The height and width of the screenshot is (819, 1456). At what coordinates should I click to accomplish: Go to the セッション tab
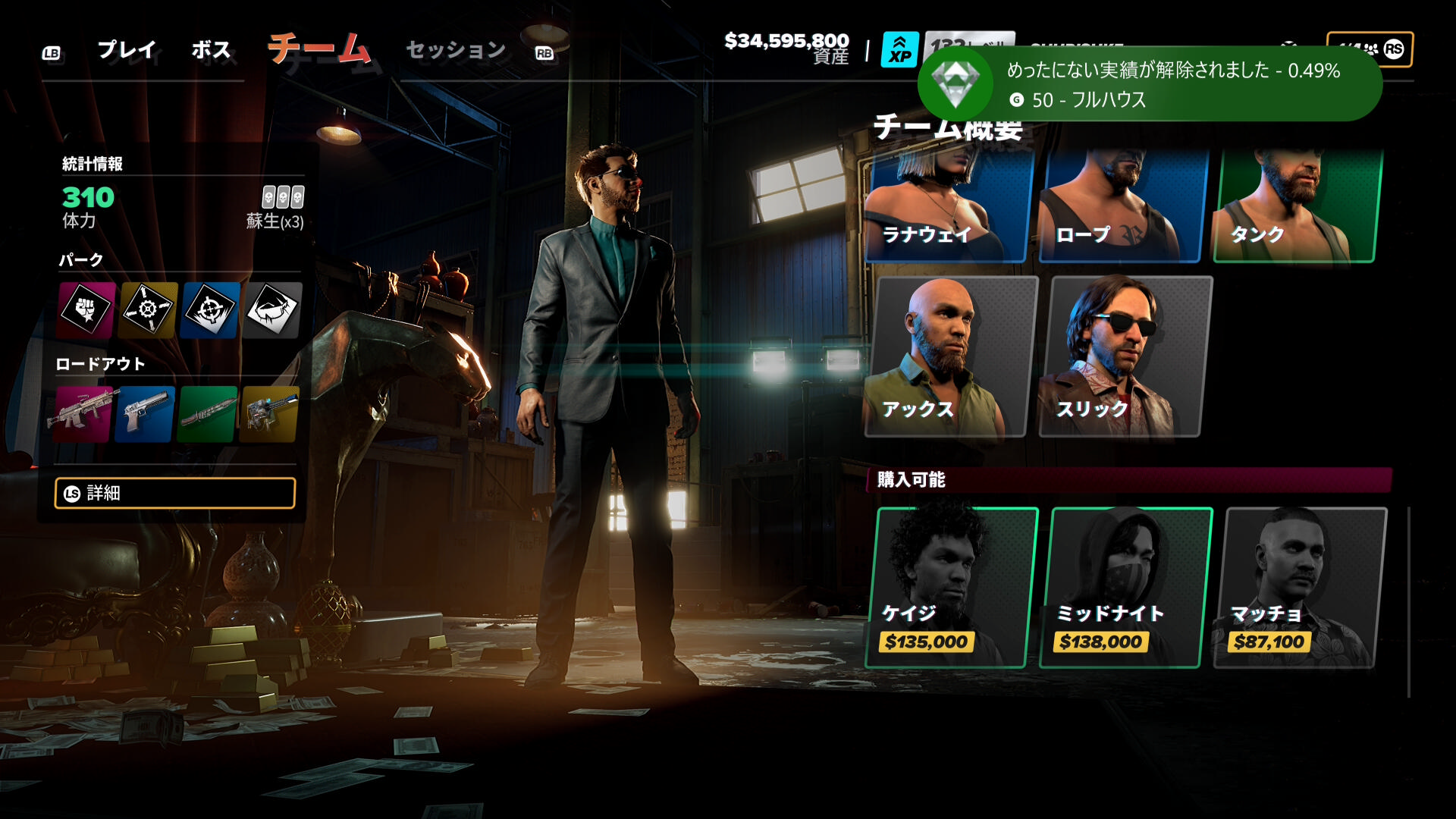point(456,50)
